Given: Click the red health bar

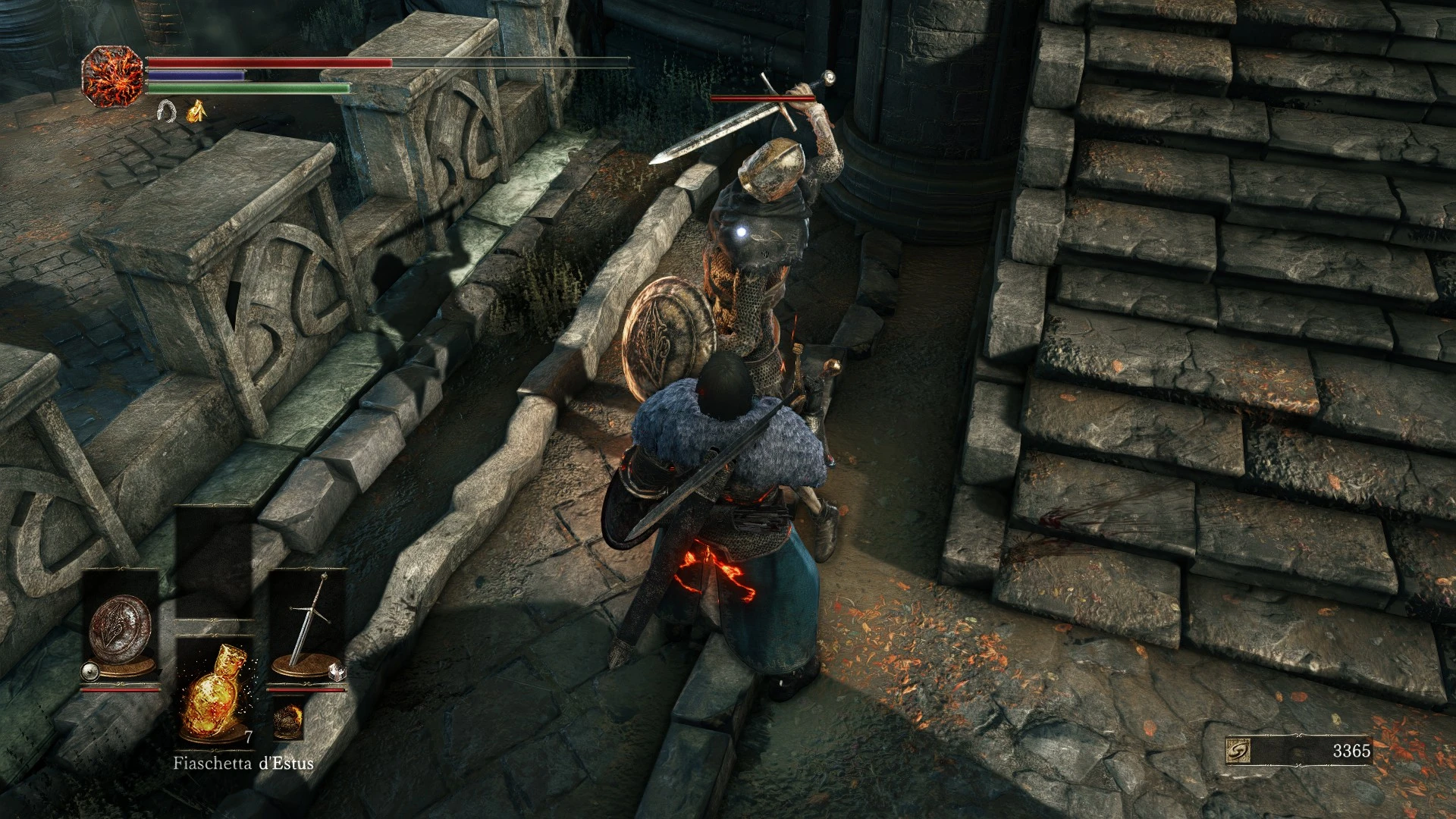Looking at the screenshot, I should pyautogui.click(x=271, y=62).
